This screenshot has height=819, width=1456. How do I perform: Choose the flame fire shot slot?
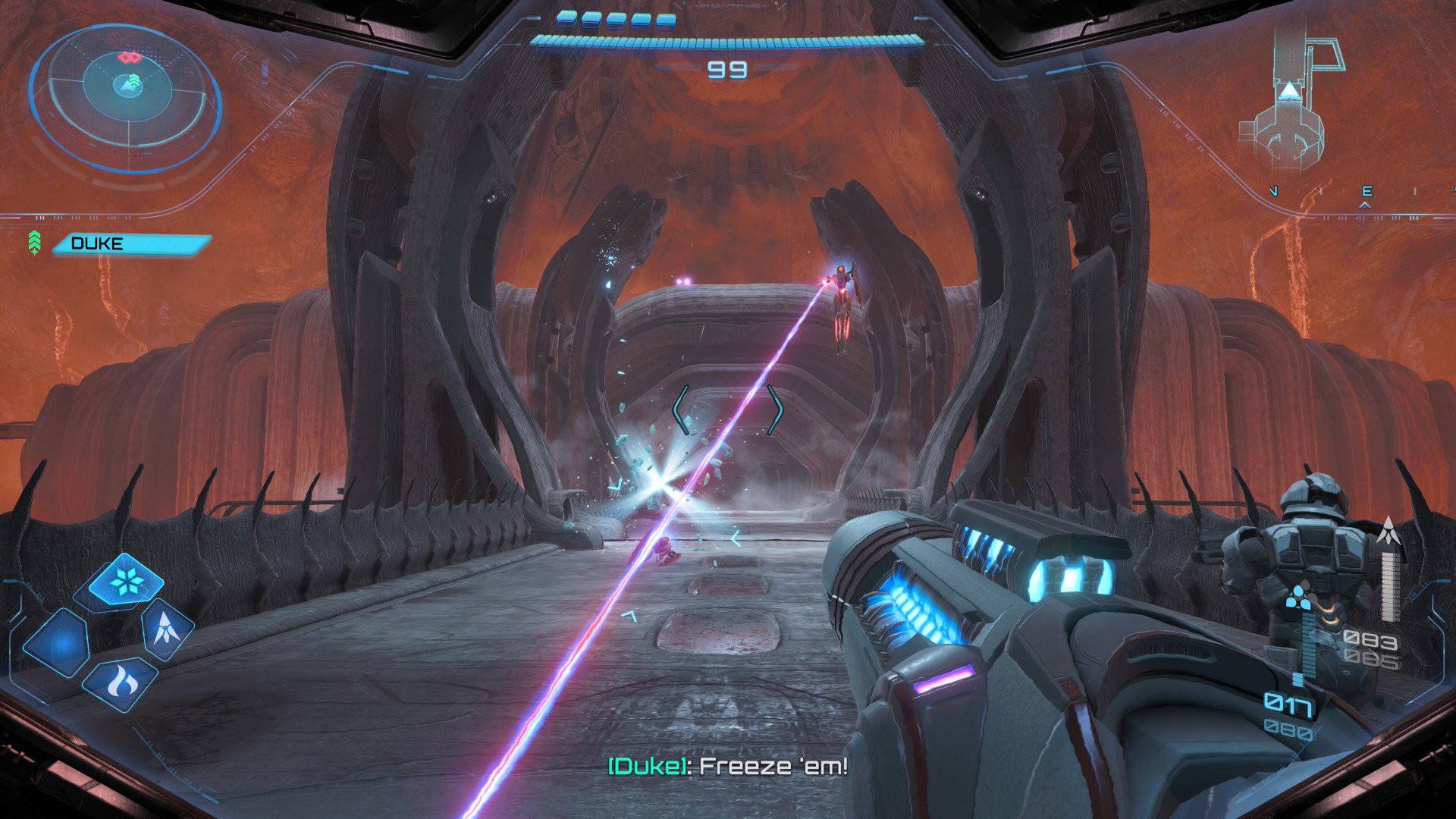click(x=121, y=683)
